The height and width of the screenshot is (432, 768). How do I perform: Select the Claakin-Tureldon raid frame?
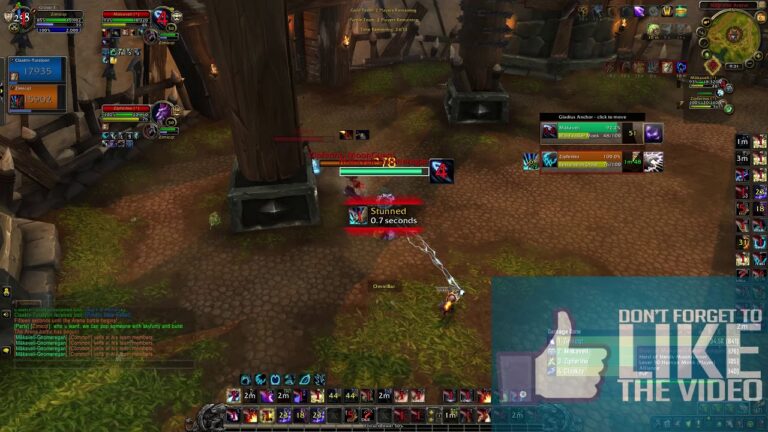click(37, 68)
